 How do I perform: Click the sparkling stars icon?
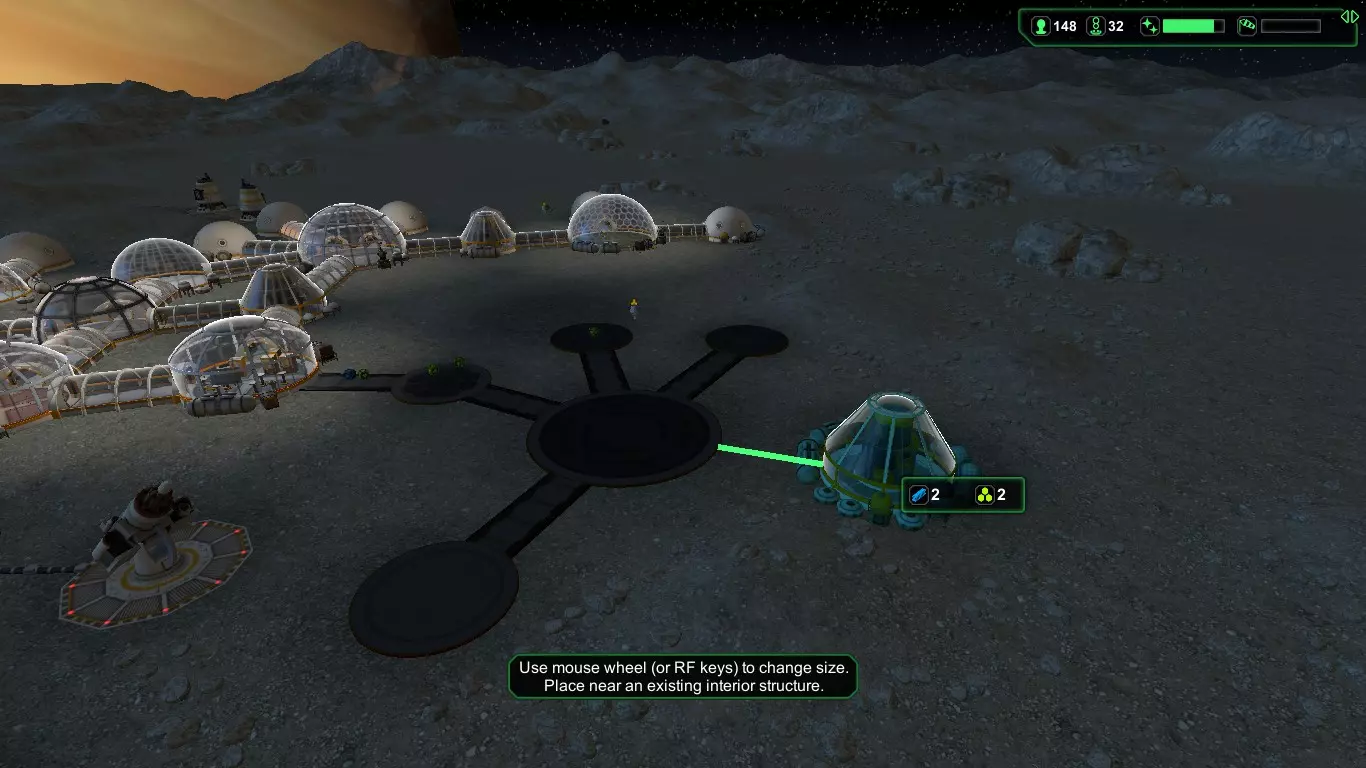[x=1149, y=27]
